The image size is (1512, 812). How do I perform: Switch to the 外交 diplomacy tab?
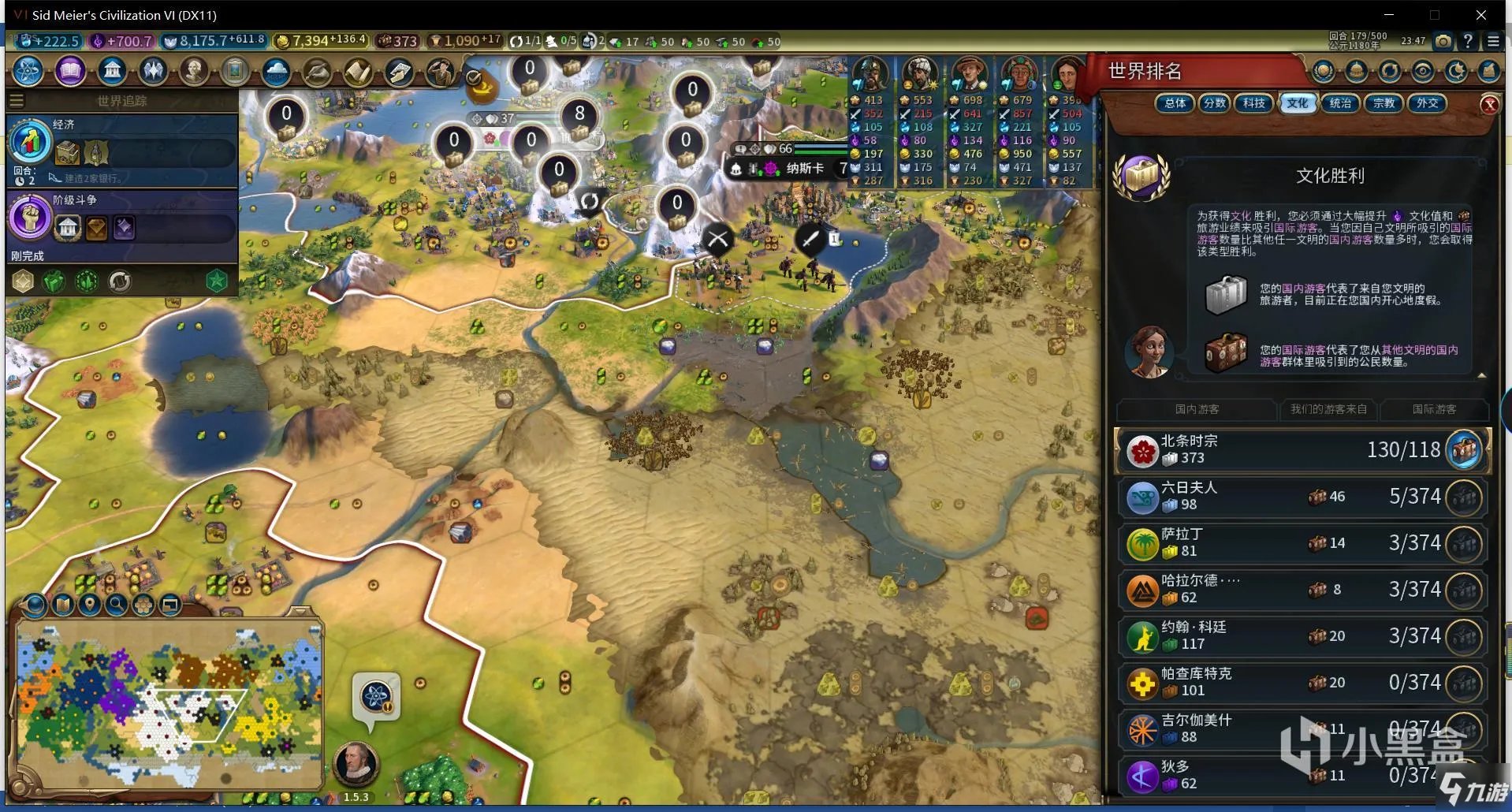coord(1427,103)
